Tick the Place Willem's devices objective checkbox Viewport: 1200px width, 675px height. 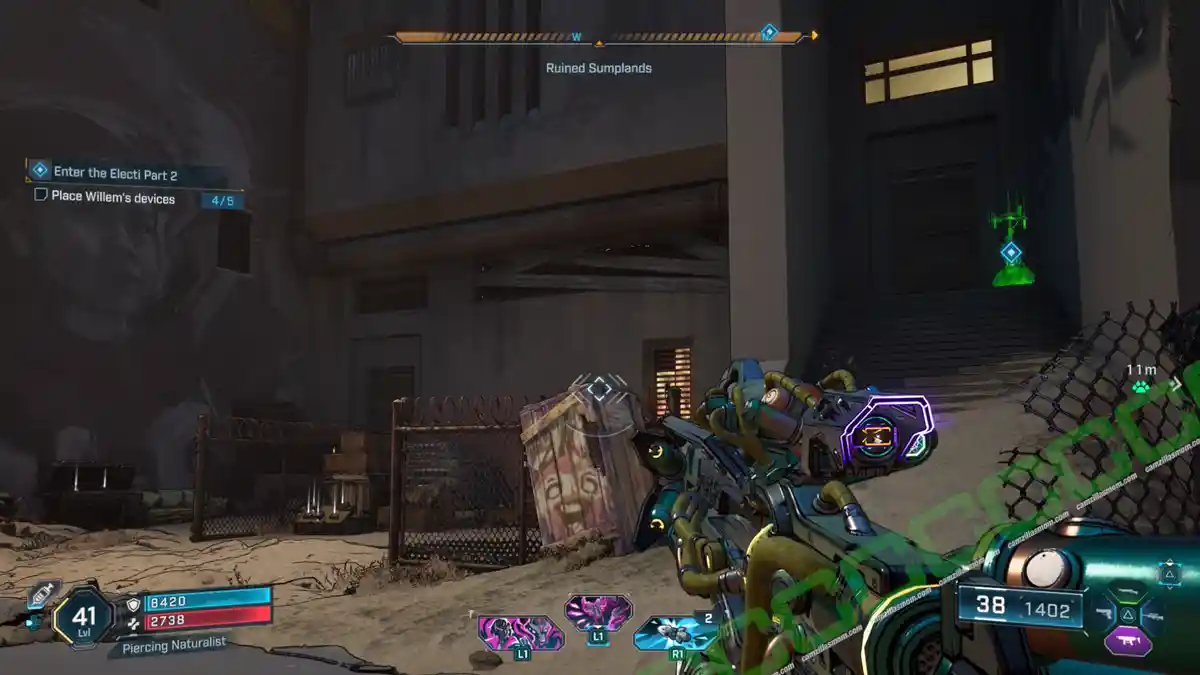click(41, 195)
